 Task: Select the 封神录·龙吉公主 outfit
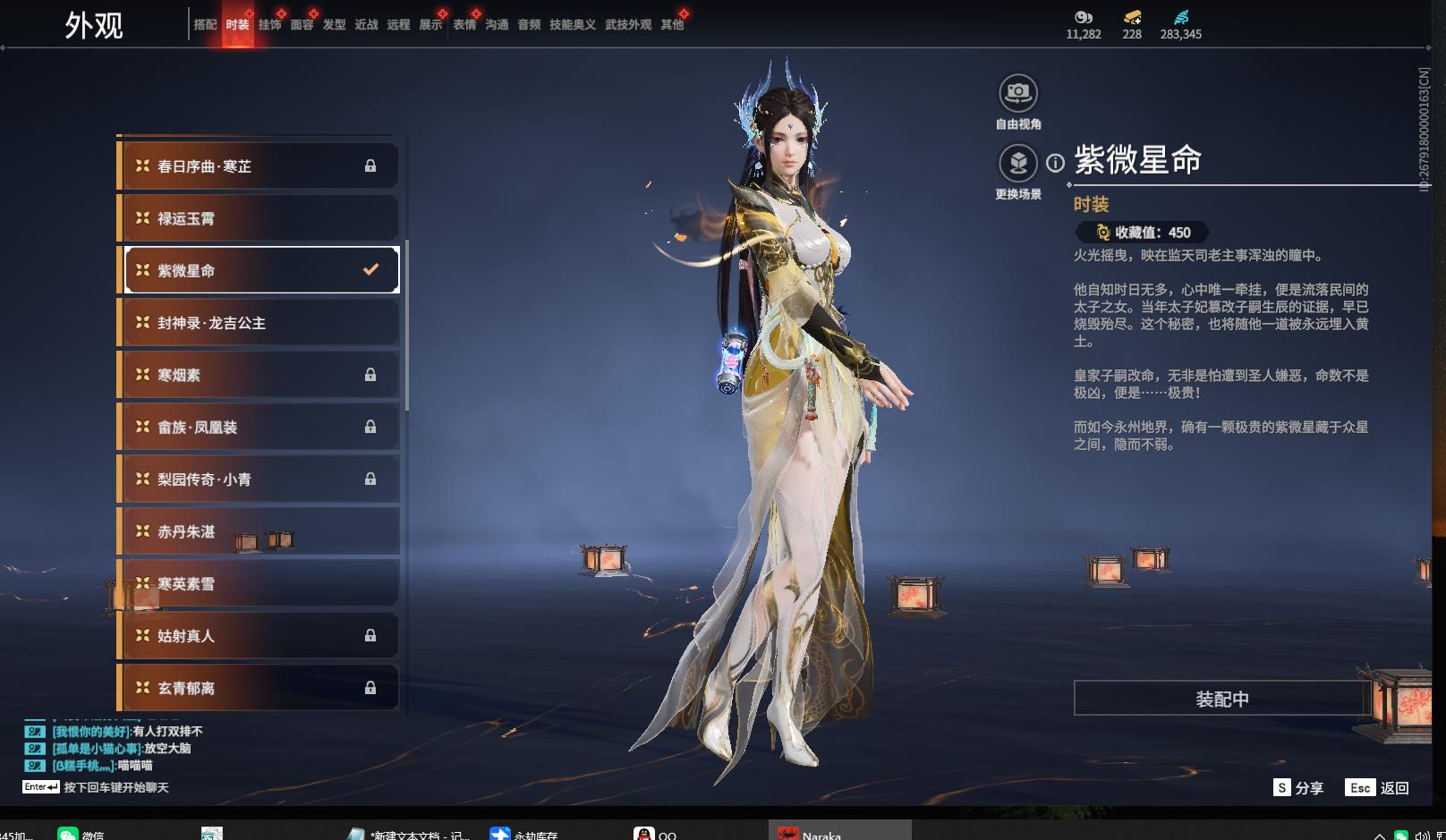pyautogui.click(x=259, y=323)
